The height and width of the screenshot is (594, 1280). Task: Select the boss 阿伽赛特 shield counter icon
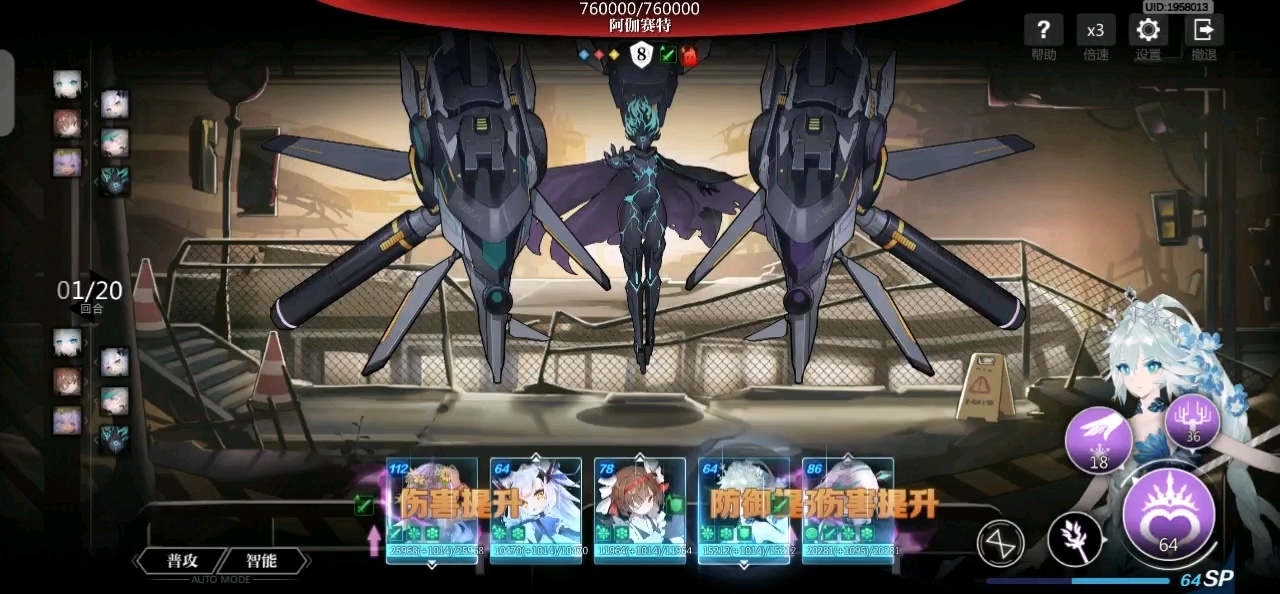[x=640, y=55]
